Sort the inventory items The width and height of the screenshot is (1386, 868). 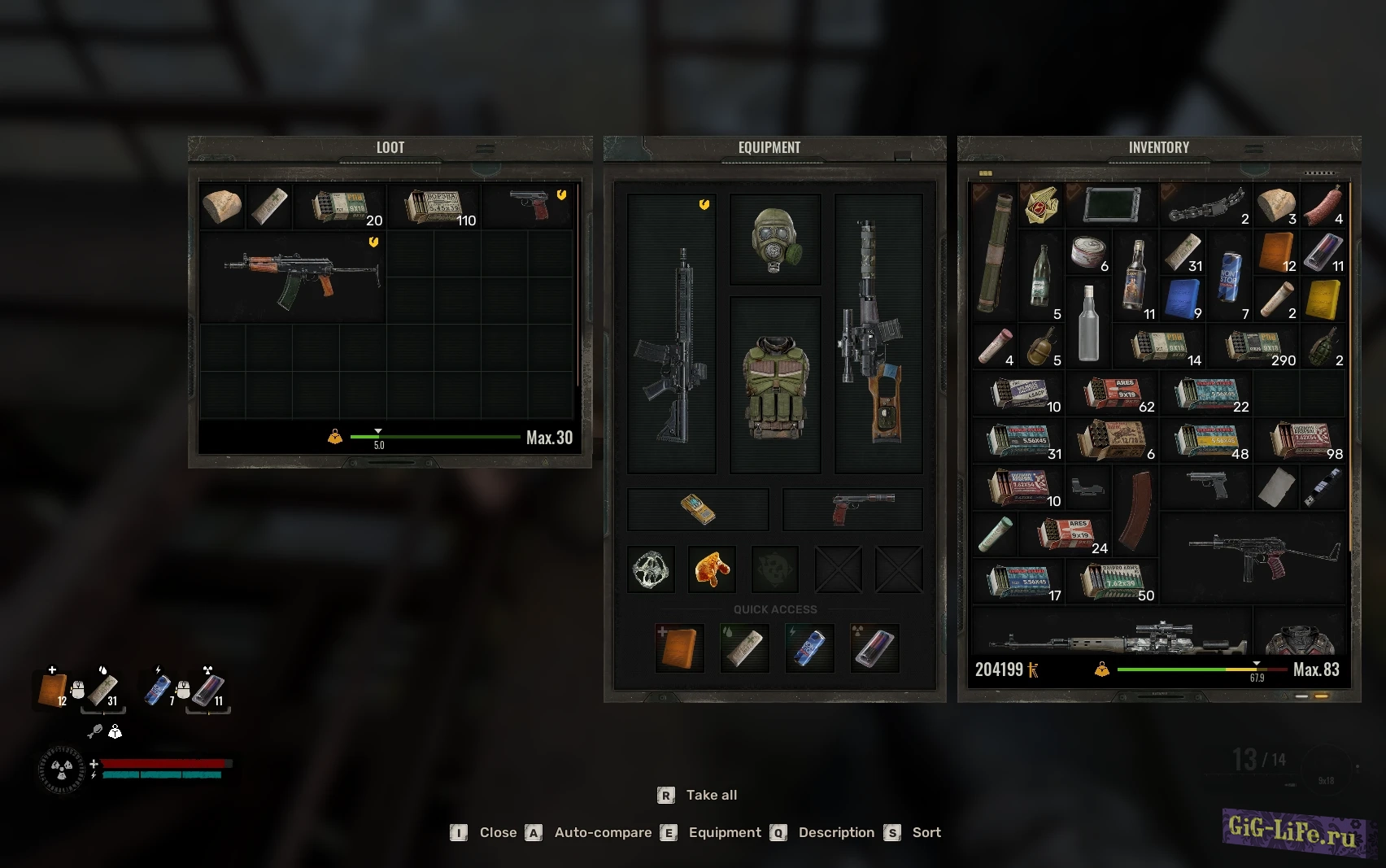(x=926, y=832)
